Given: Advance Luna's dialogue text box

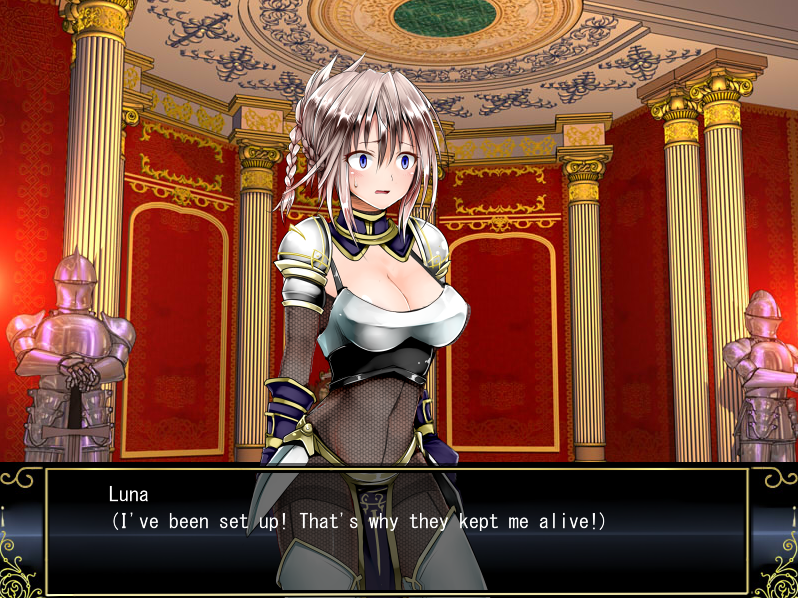Looking at the screenshot, I should pyautogui.click(x=398, y=530).
